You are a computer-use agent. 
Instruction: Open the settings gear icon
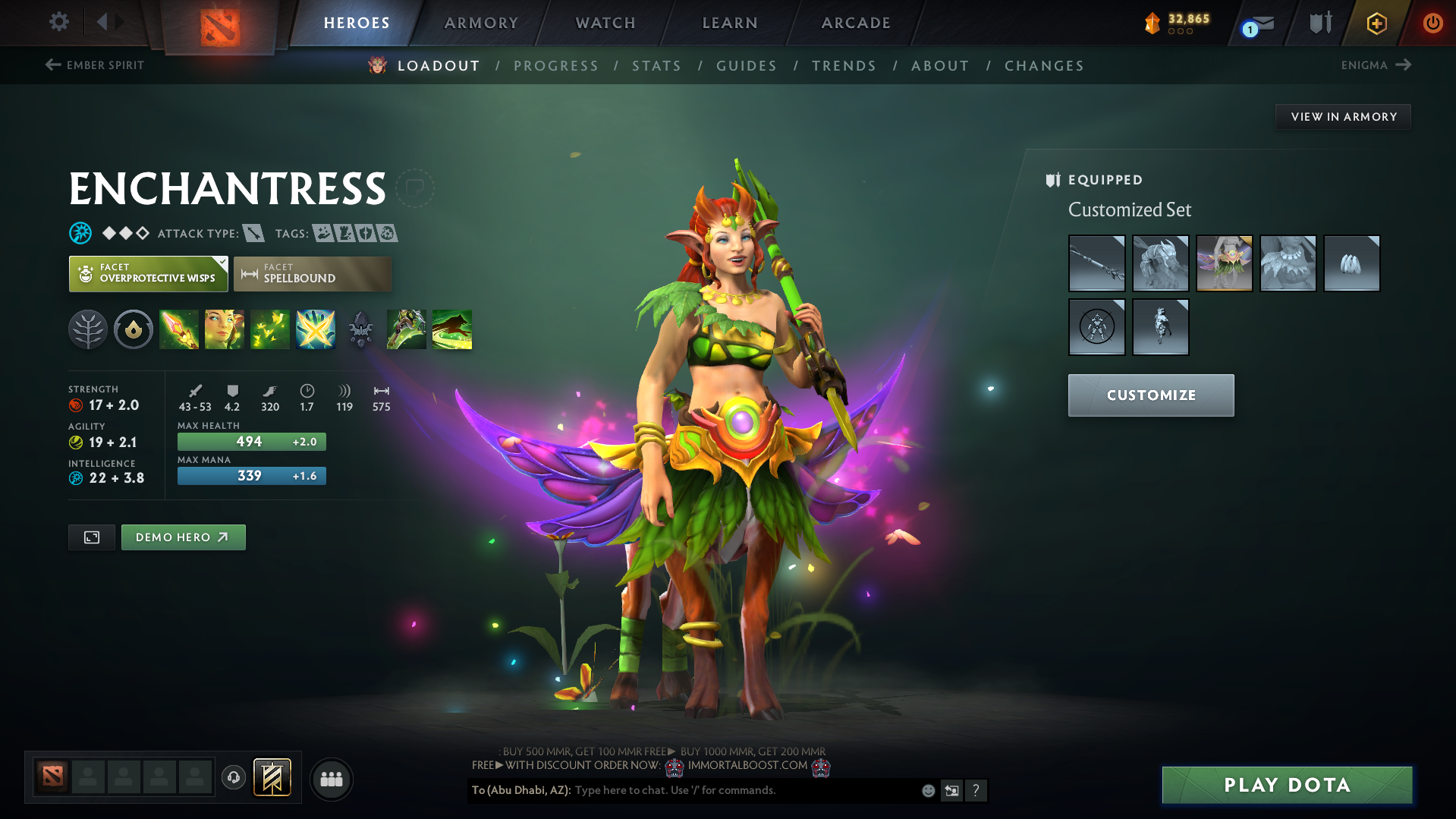tap(58, 22)
